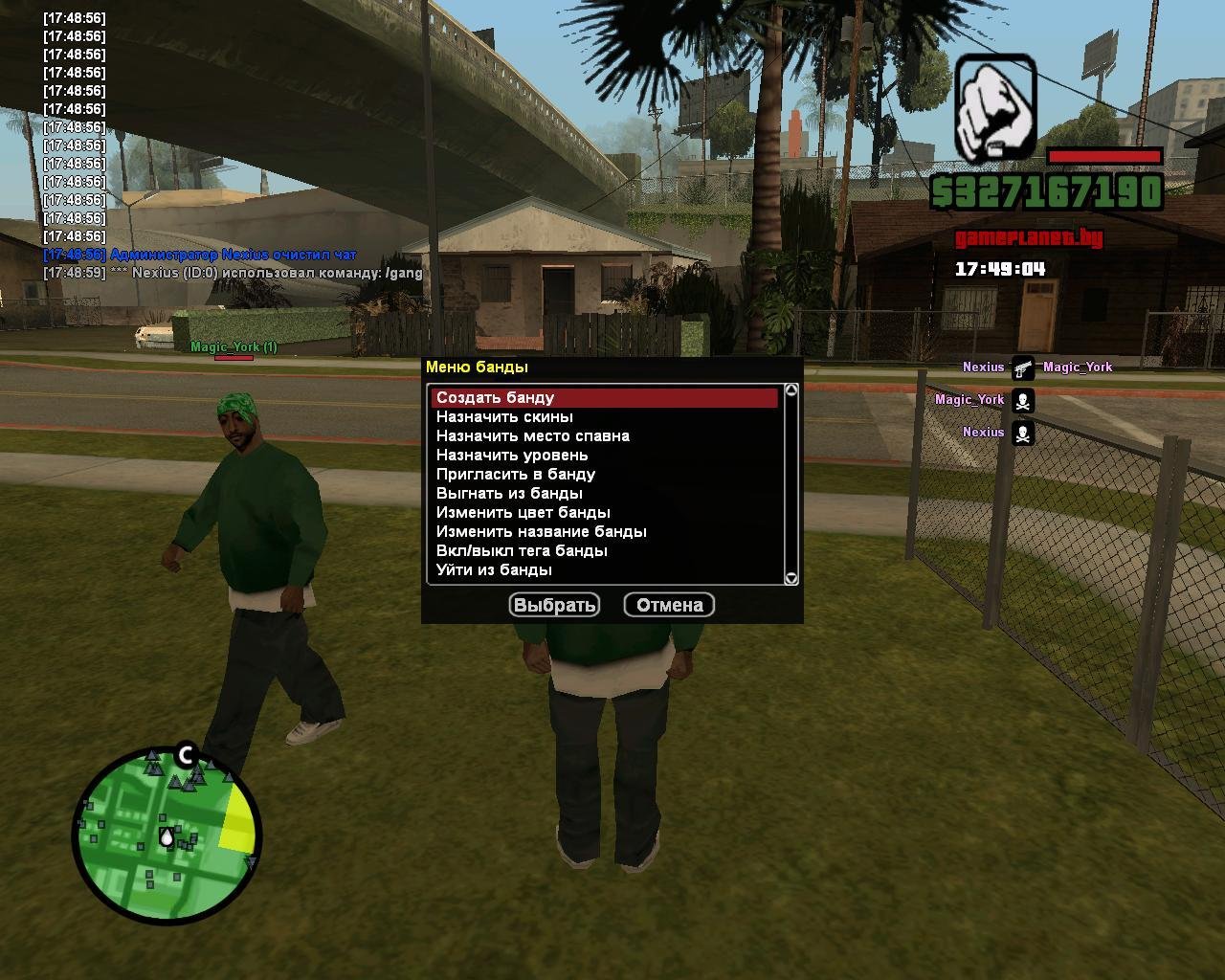This screenshot has width=1225, height=980.
Task: Click the list scrollbar's down arrow
Action: 791,578
